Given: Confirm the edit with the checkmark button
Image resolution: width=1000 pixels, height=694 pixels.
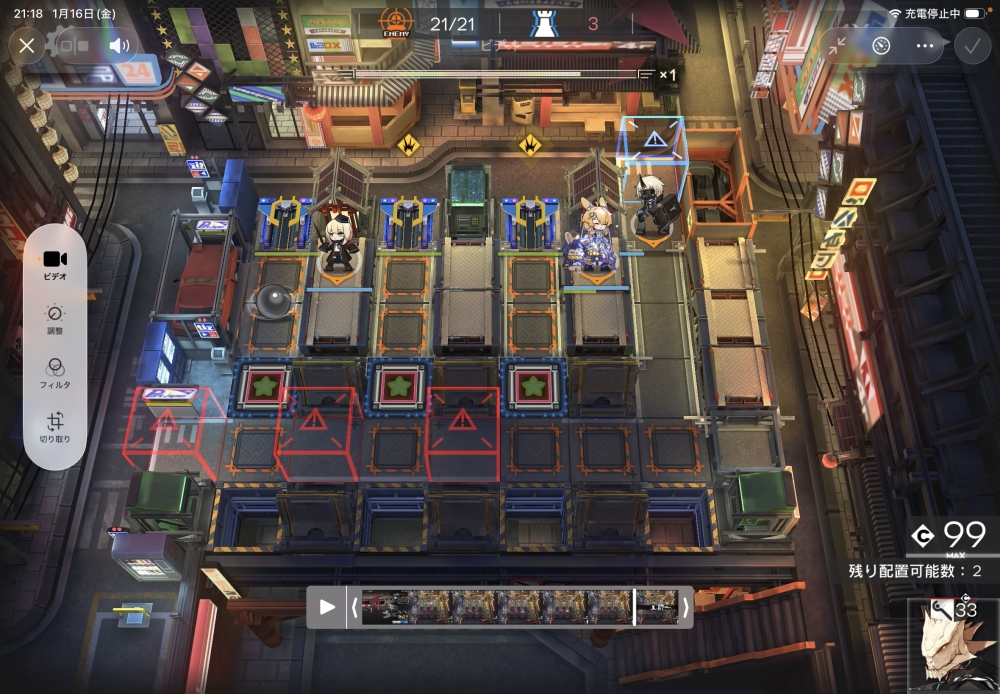Looking at the screenshot, I should (x=970, y=45).
